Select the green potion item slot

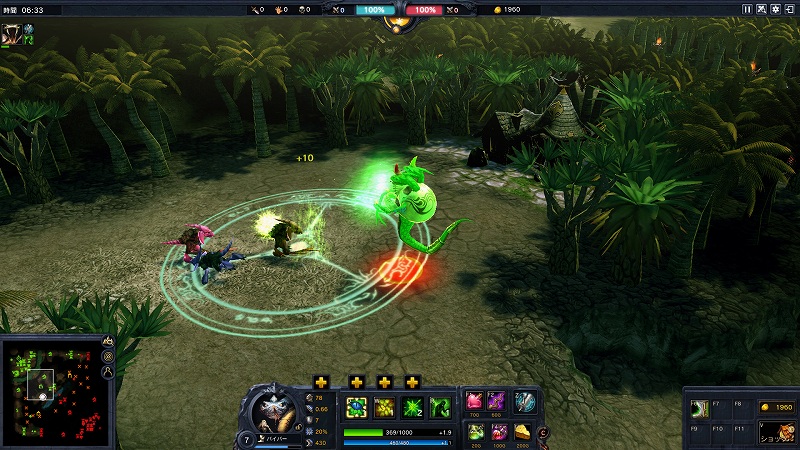pyautogui.click(x=475, y=430)
